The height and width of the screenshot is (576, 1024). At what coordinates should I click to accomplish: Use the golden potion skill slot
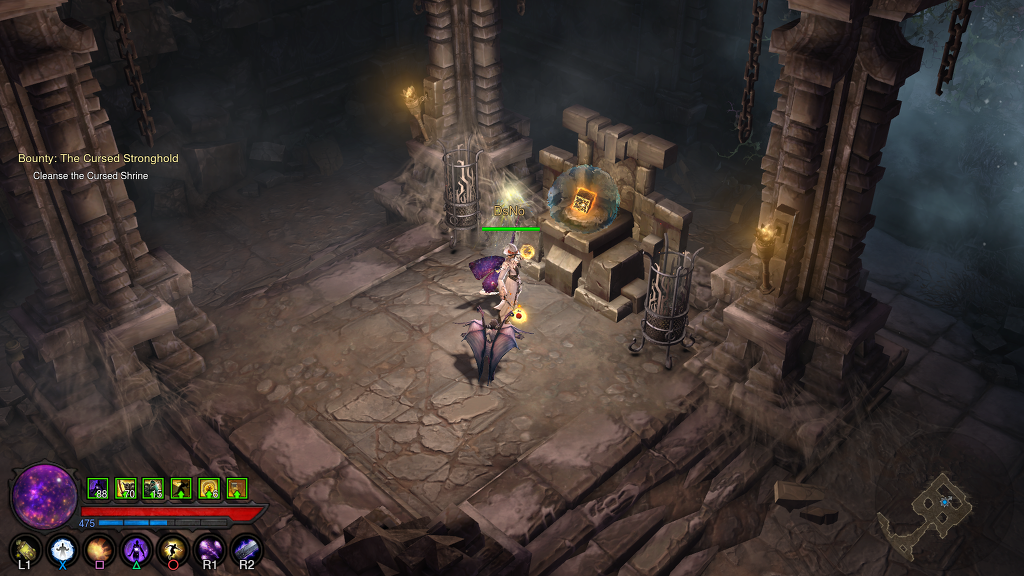(x=26, y=549)
